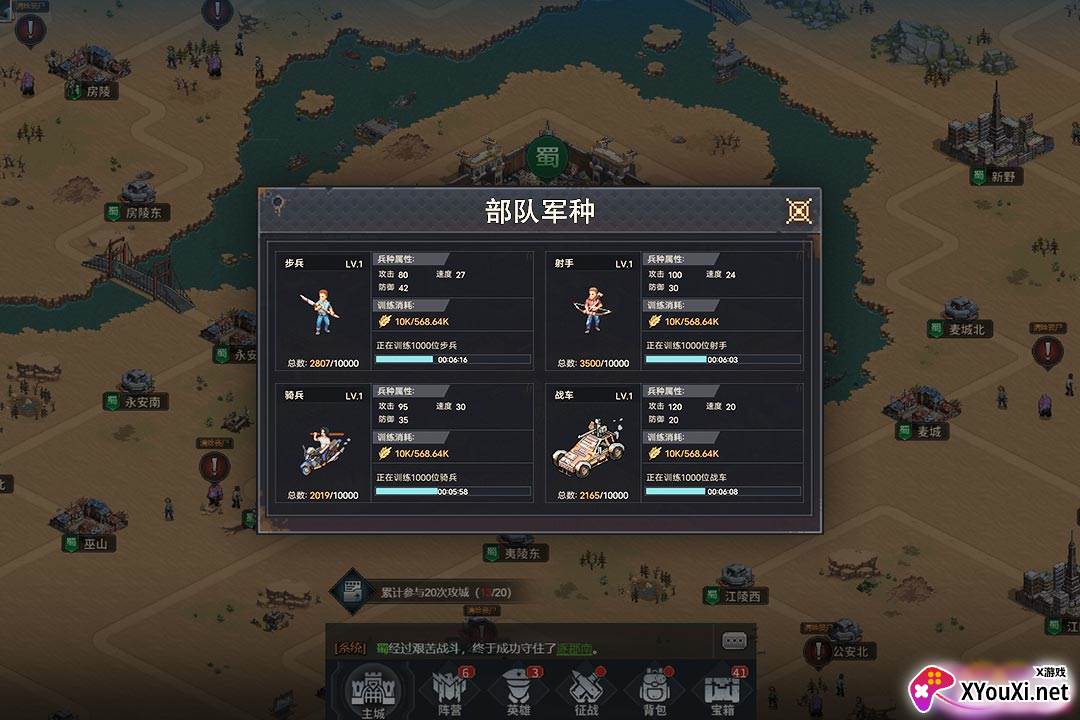1080x720 pixels.
Task: Open the siege quest tracker 累计参与20次攻城
Action: (x=431, y=592)
